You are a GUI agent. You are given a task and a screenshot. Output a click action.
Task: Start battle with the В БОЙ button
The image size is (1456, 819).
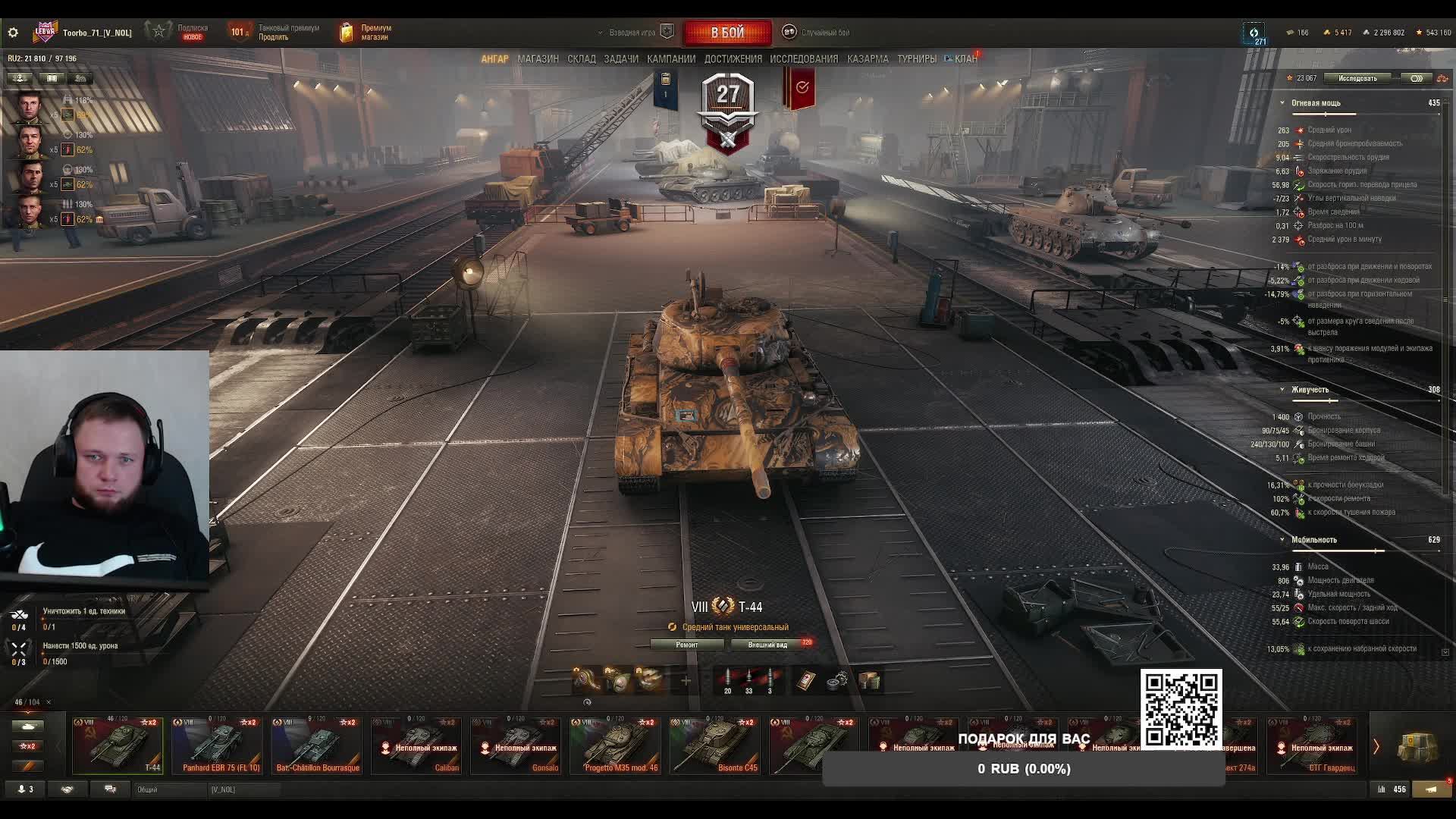click(727, 33)
